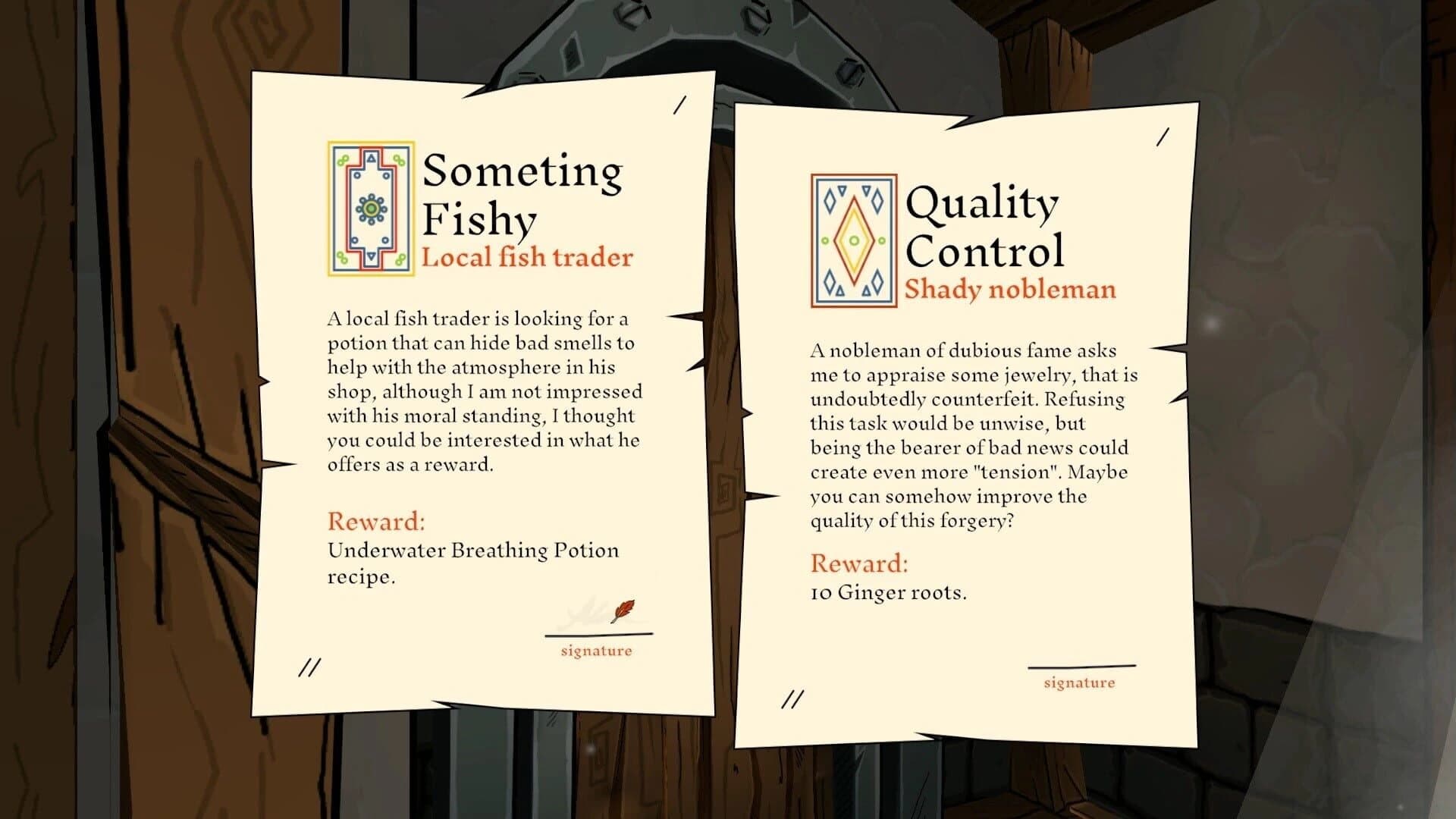Click the fish trader quest emblem
The image size is (1456, 819).
(x=369, y=207)
